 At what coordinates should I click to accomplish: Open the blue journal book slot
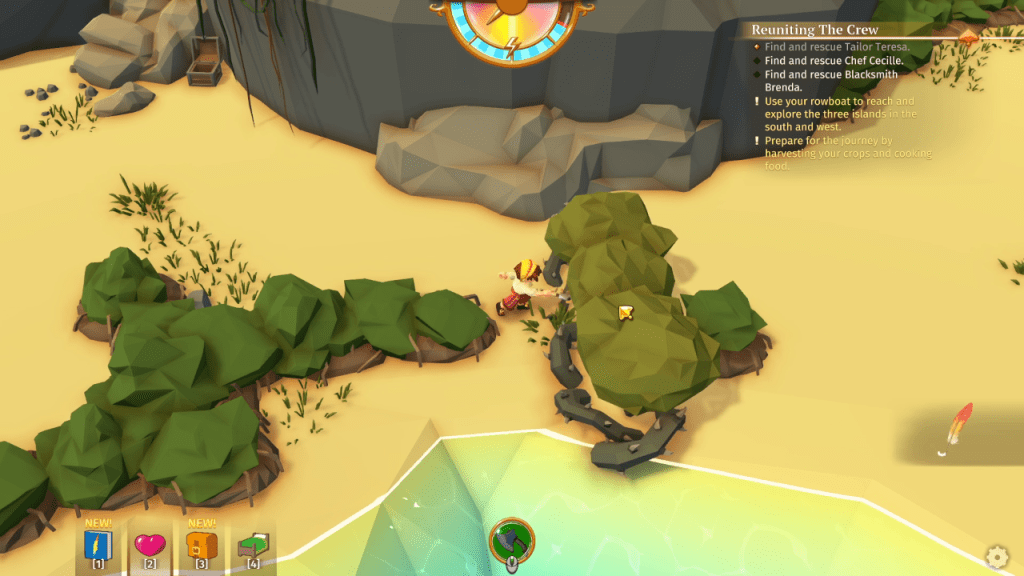pos(99,544)
